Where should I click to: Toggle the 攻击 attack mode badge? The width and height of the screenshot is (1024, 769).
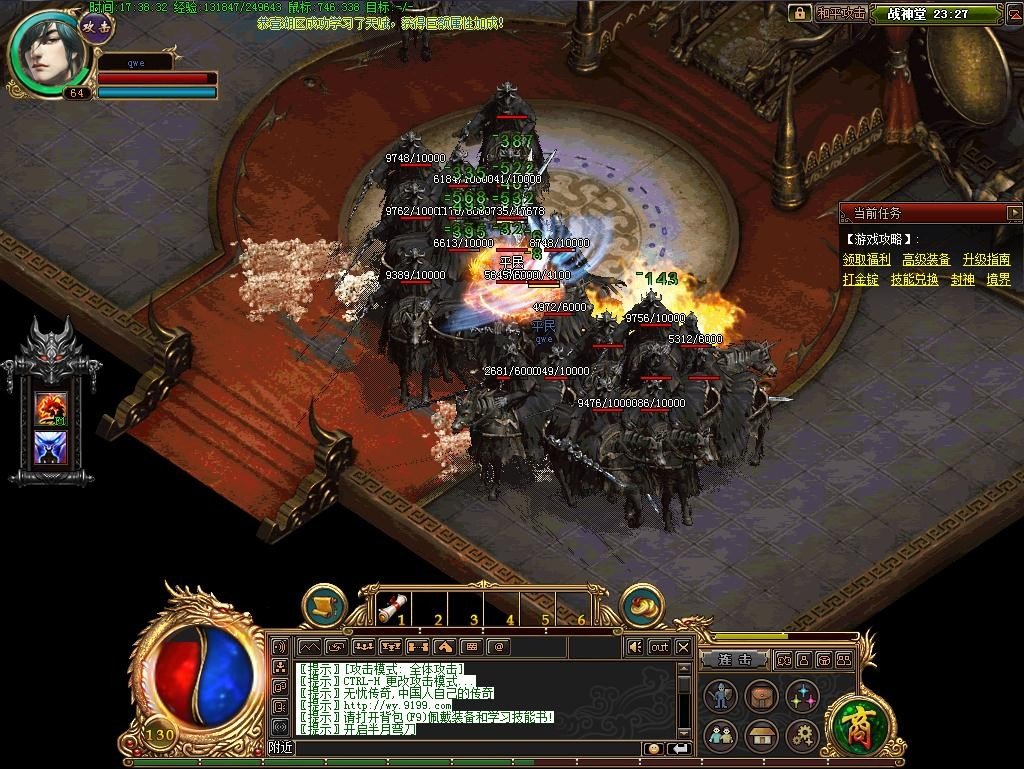[97, 27]
